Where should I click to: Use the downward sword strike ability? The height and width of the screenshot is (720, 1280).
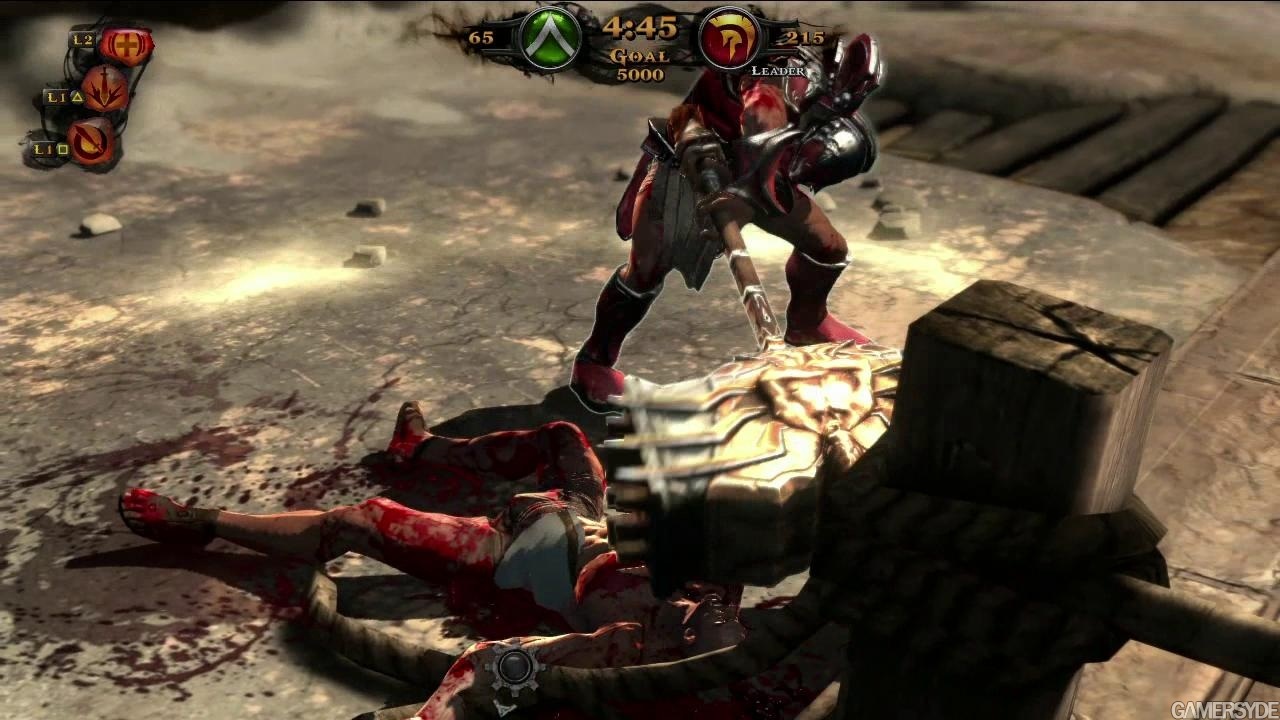(x=104, y=90)
